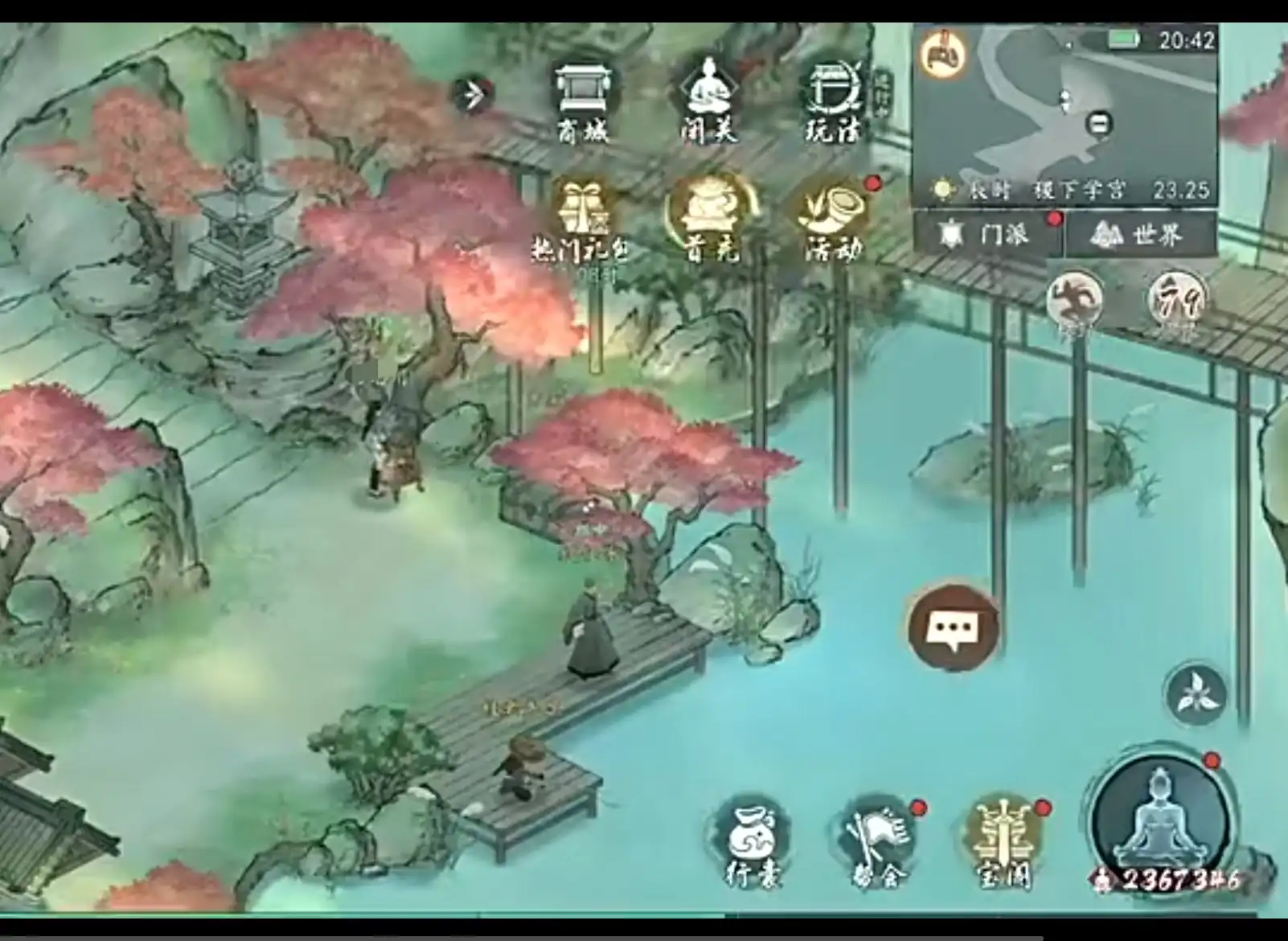The height and width of the screenshot is (941, 1288).
Task: Collapse the top menu with the arrow chevron
Action: (473, 95)
